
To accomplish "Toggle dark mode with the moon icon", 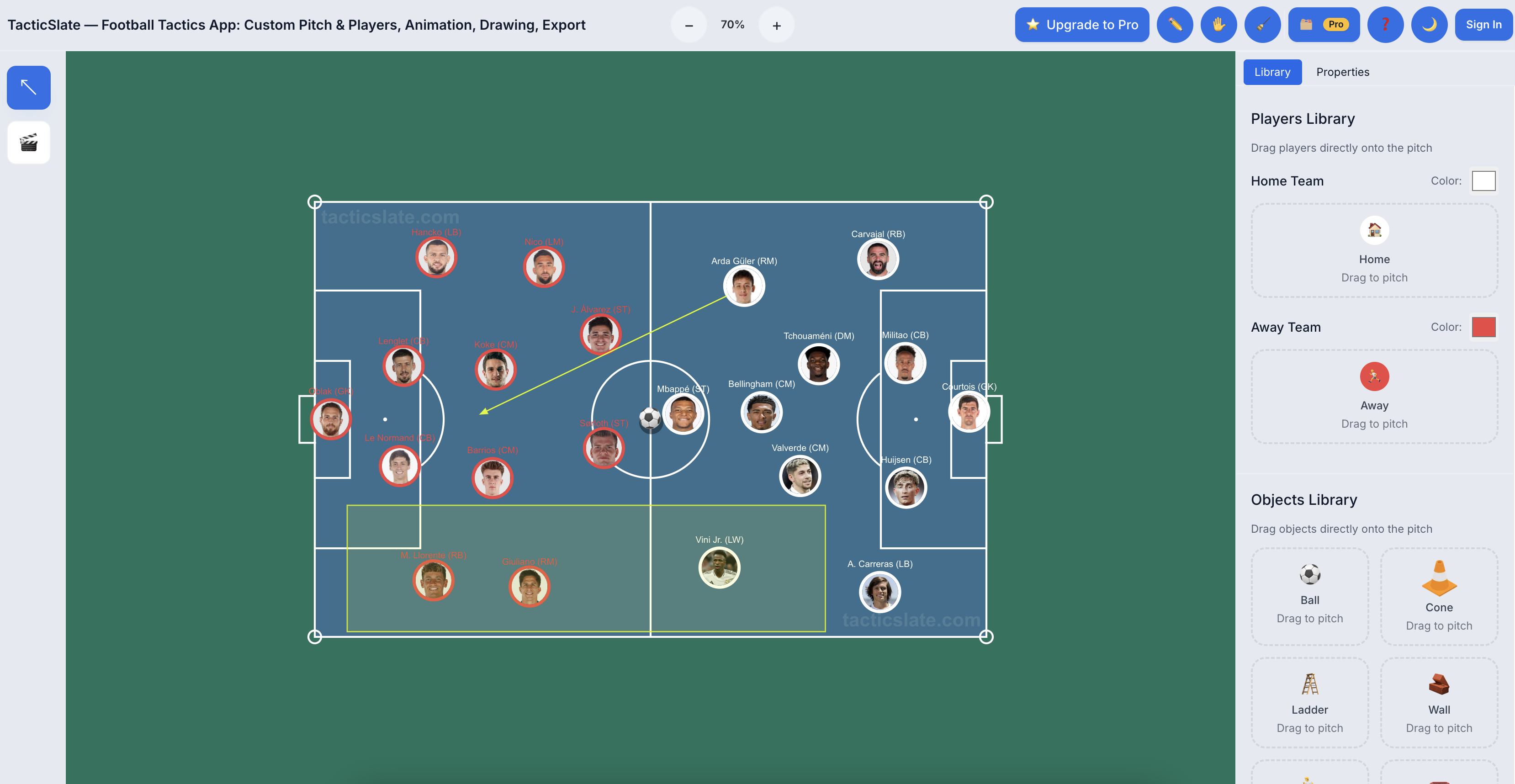I will click(1429, 24).
